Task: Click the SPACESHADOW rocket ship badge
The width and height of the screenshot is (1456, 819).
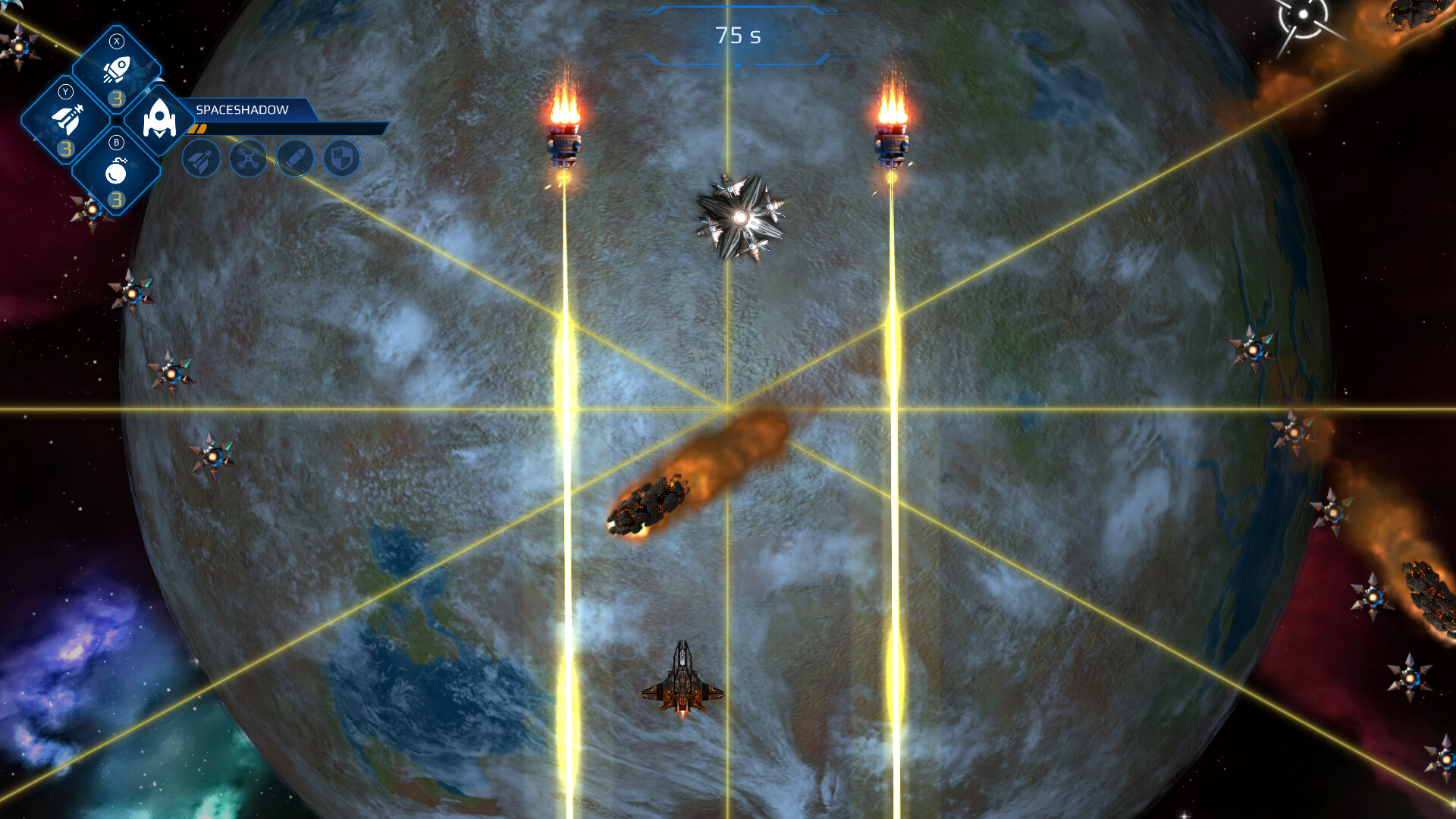Action: (x=159, y=119)
